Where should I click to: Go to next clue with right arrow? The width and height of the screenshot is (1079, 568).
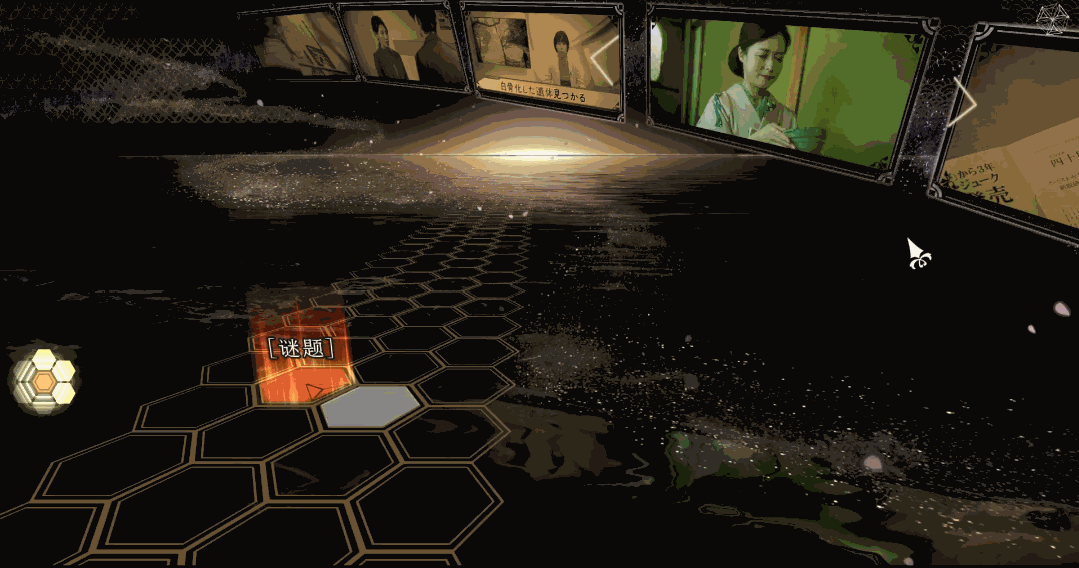click(x=964, y=101)
